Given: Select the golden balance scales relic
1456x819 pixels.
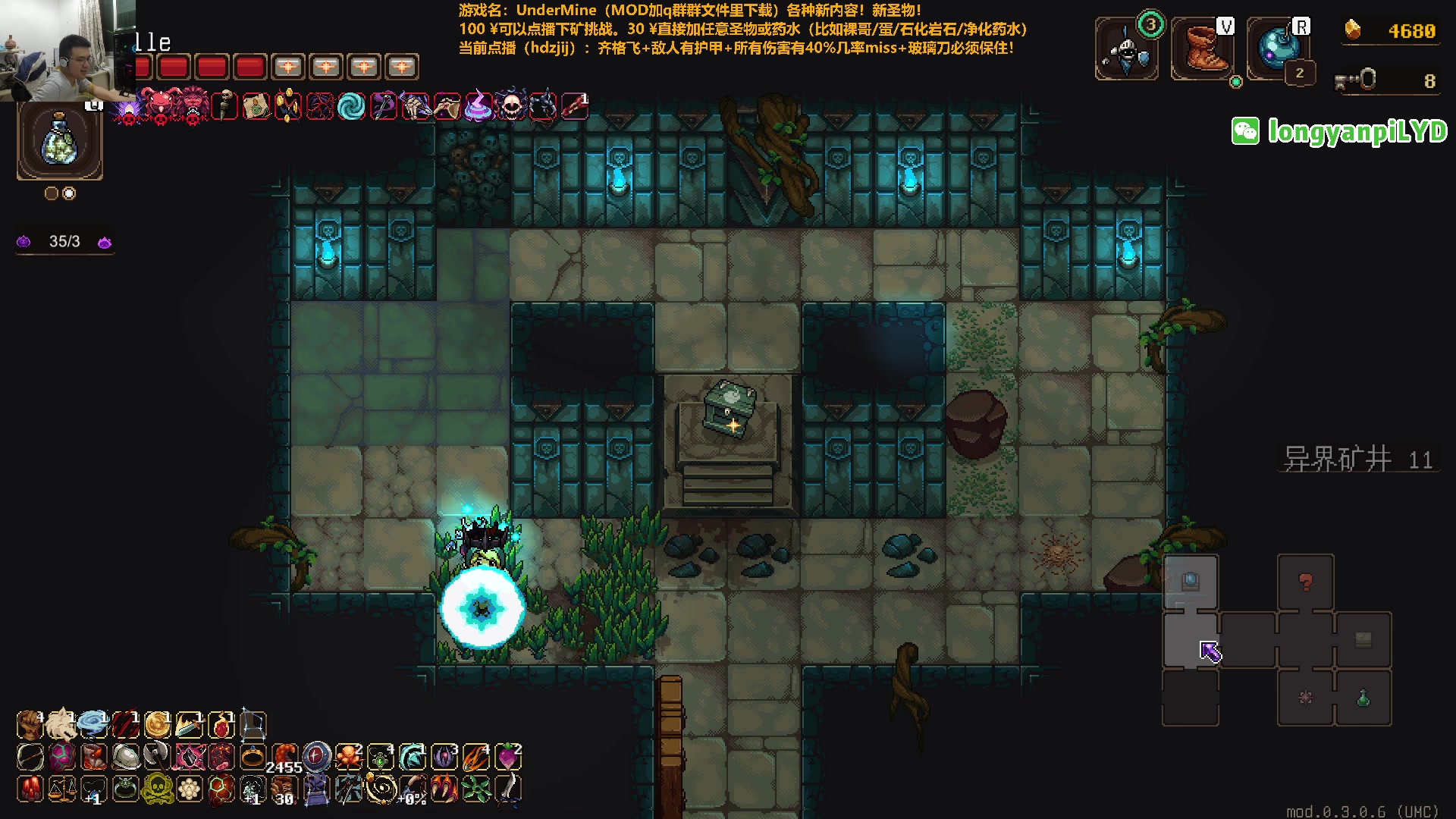Looking at the screenshot, I should coord(61,789).
